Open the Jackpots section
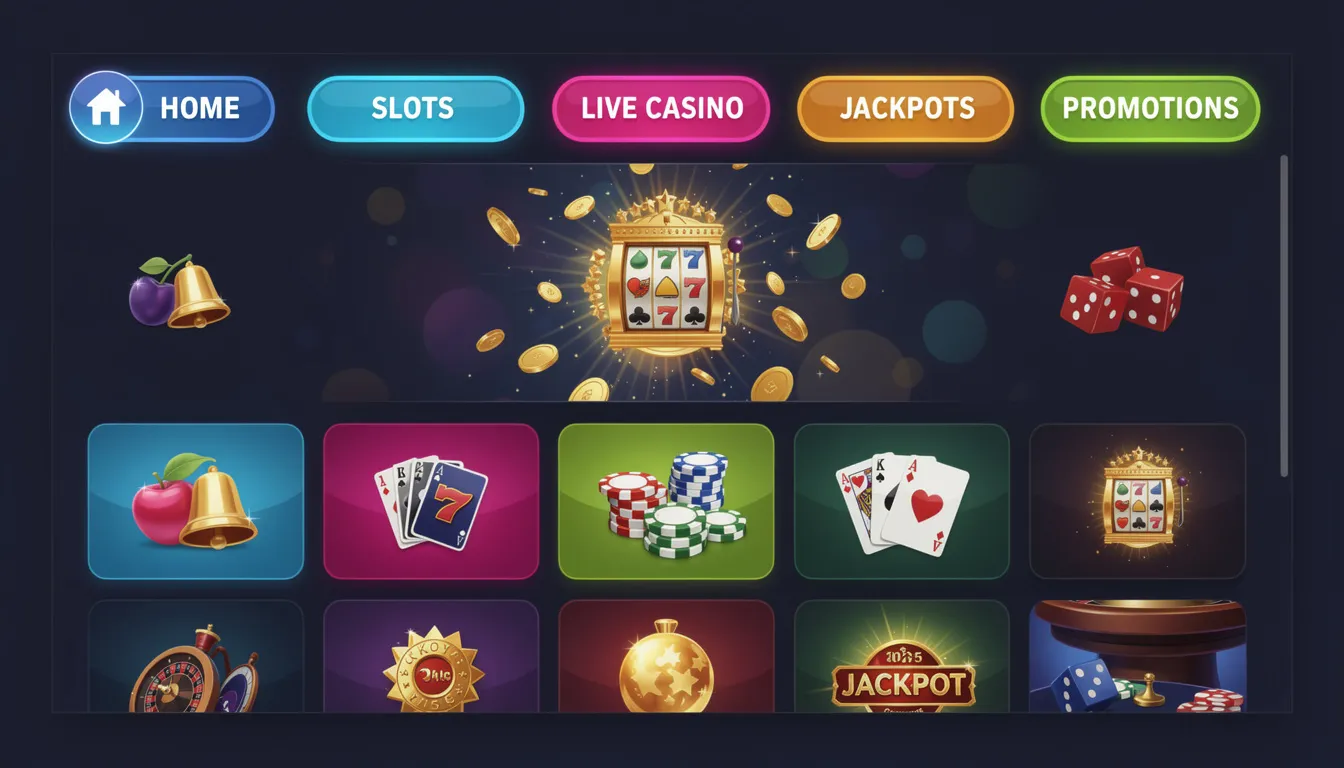The width and height of the screenshot is (1344, 768). coord(905,108)
